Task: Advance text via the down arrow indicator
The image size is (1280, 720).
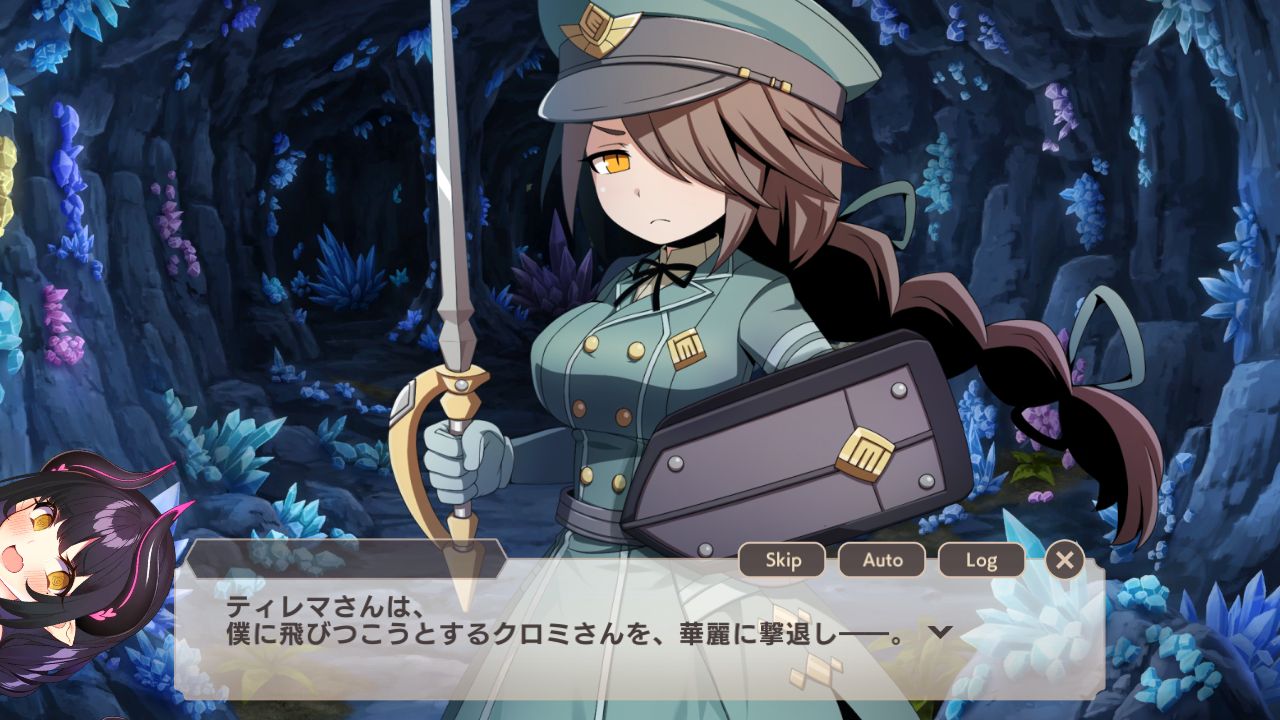Action: pyautogui.click(x=939, y=632)
